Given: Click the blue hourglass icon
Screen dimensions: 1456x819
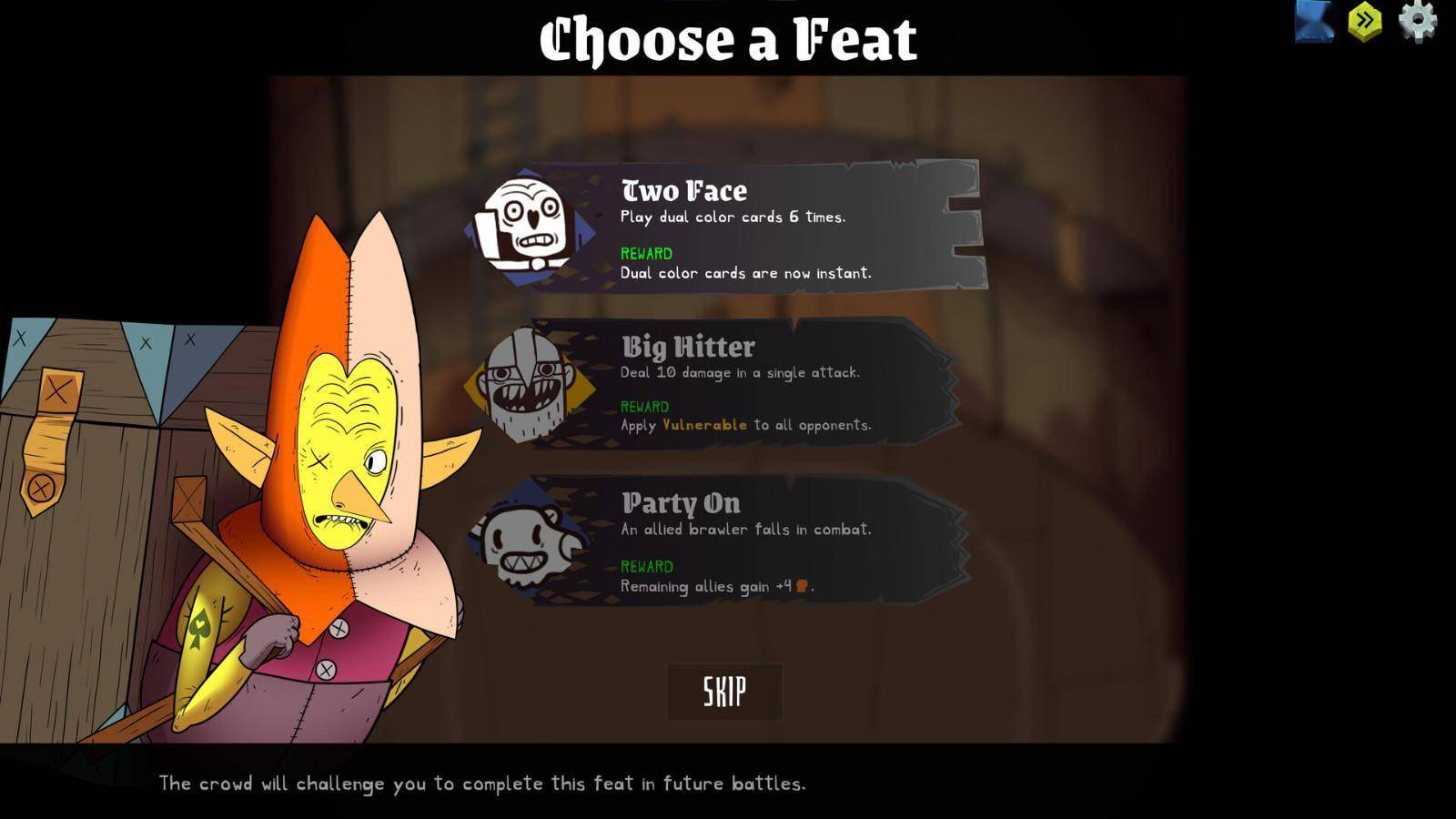Looking at the screenshot, I should (1314, 20).
